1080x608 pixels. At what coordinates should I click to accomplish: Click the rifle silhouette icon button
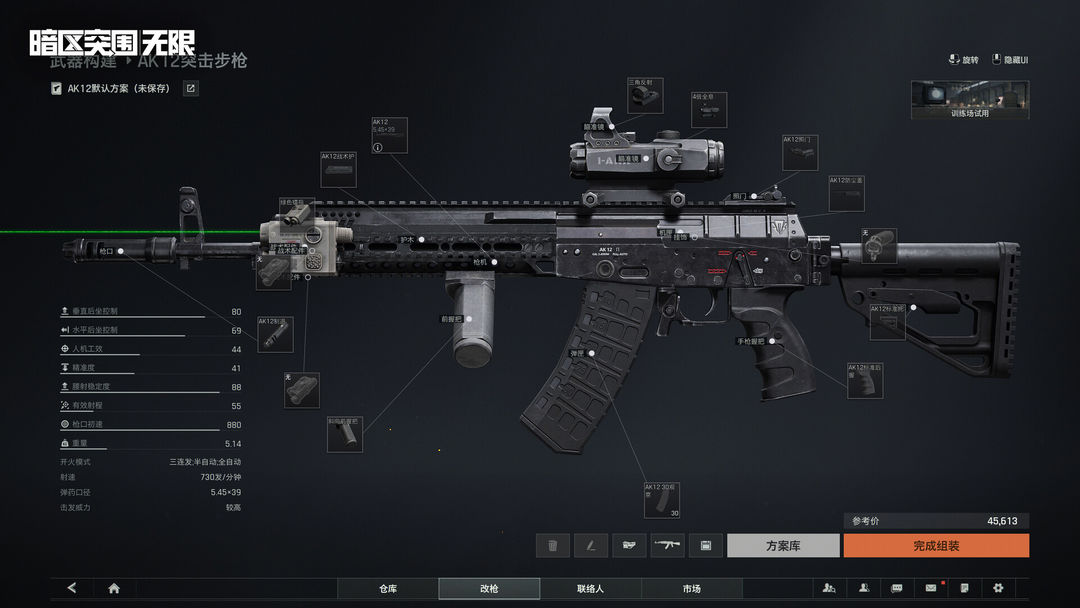(667, 545)
